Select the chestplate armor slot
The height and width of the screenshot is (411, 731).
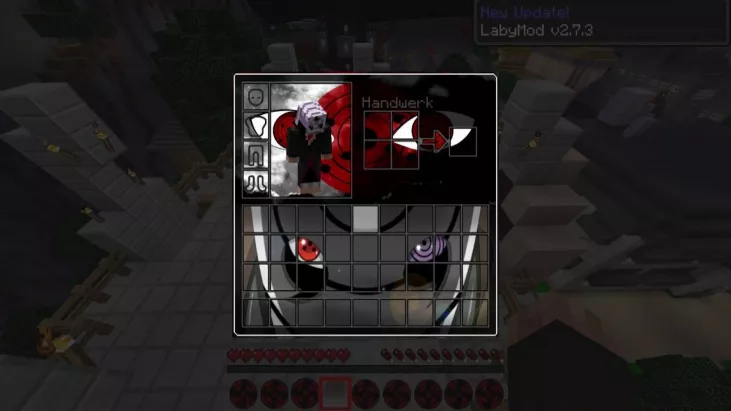coord(257,126)
